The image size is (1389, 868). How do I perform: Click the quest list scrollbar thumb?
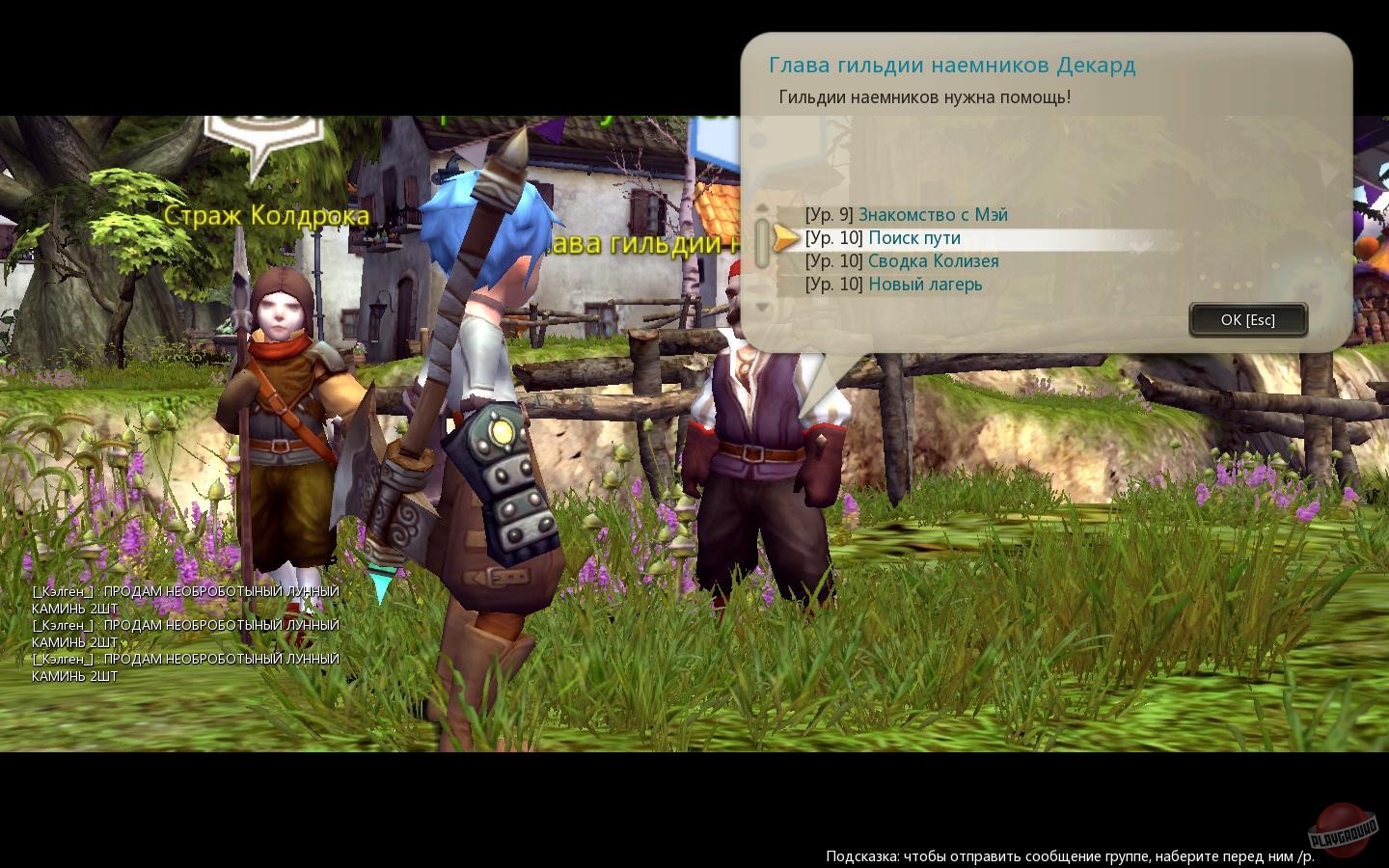pos(762,241)
